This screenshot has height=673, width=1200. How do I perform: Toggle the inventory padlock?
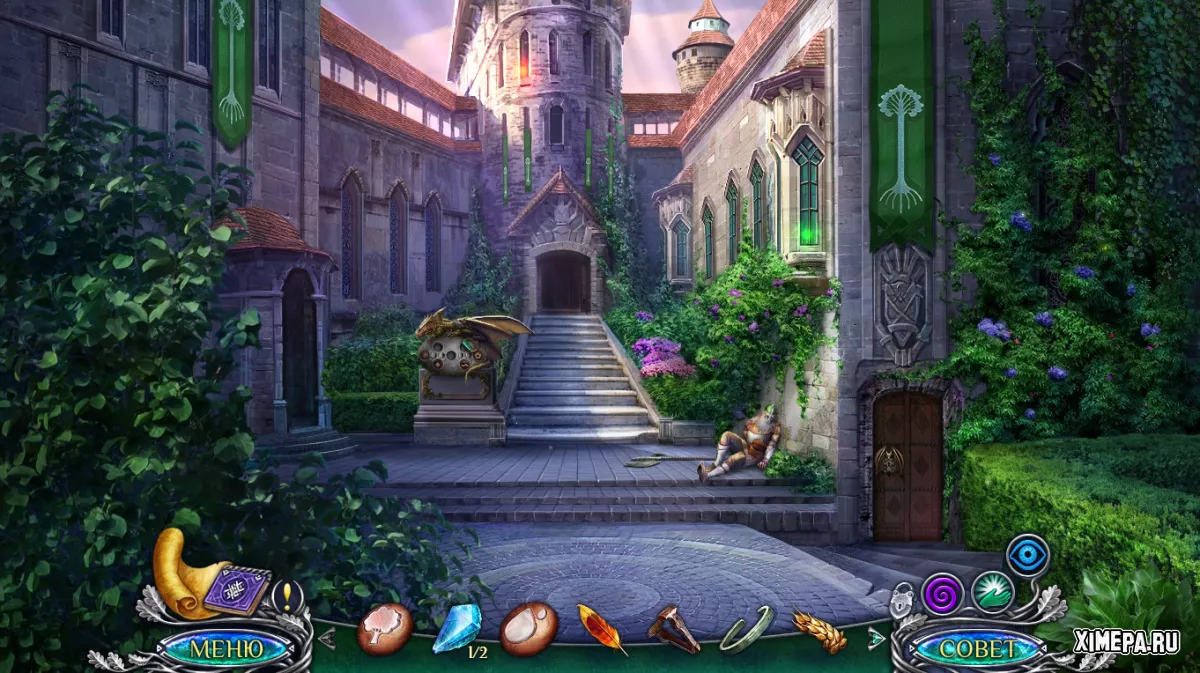pos(903,597)
